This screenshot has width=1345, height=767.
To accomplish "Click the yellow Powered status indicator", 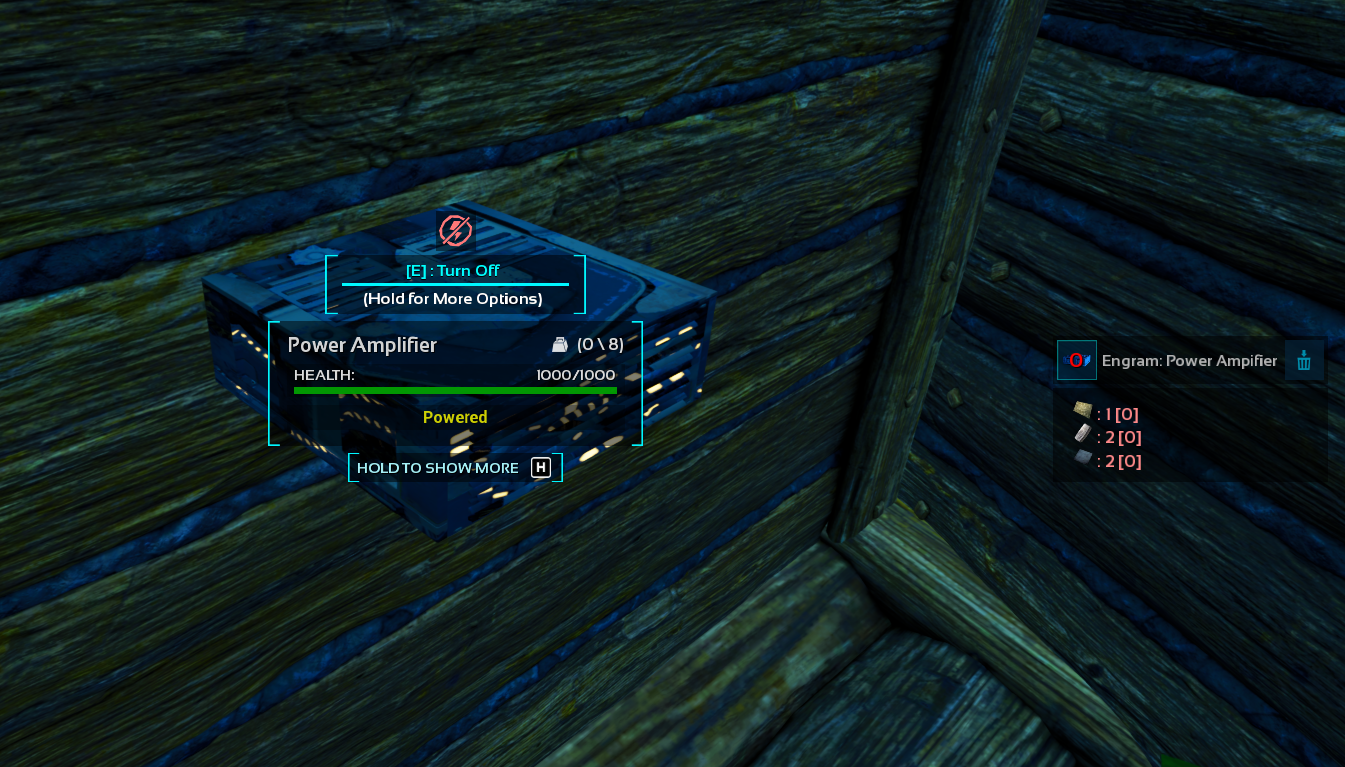I will tap(455, 417).
